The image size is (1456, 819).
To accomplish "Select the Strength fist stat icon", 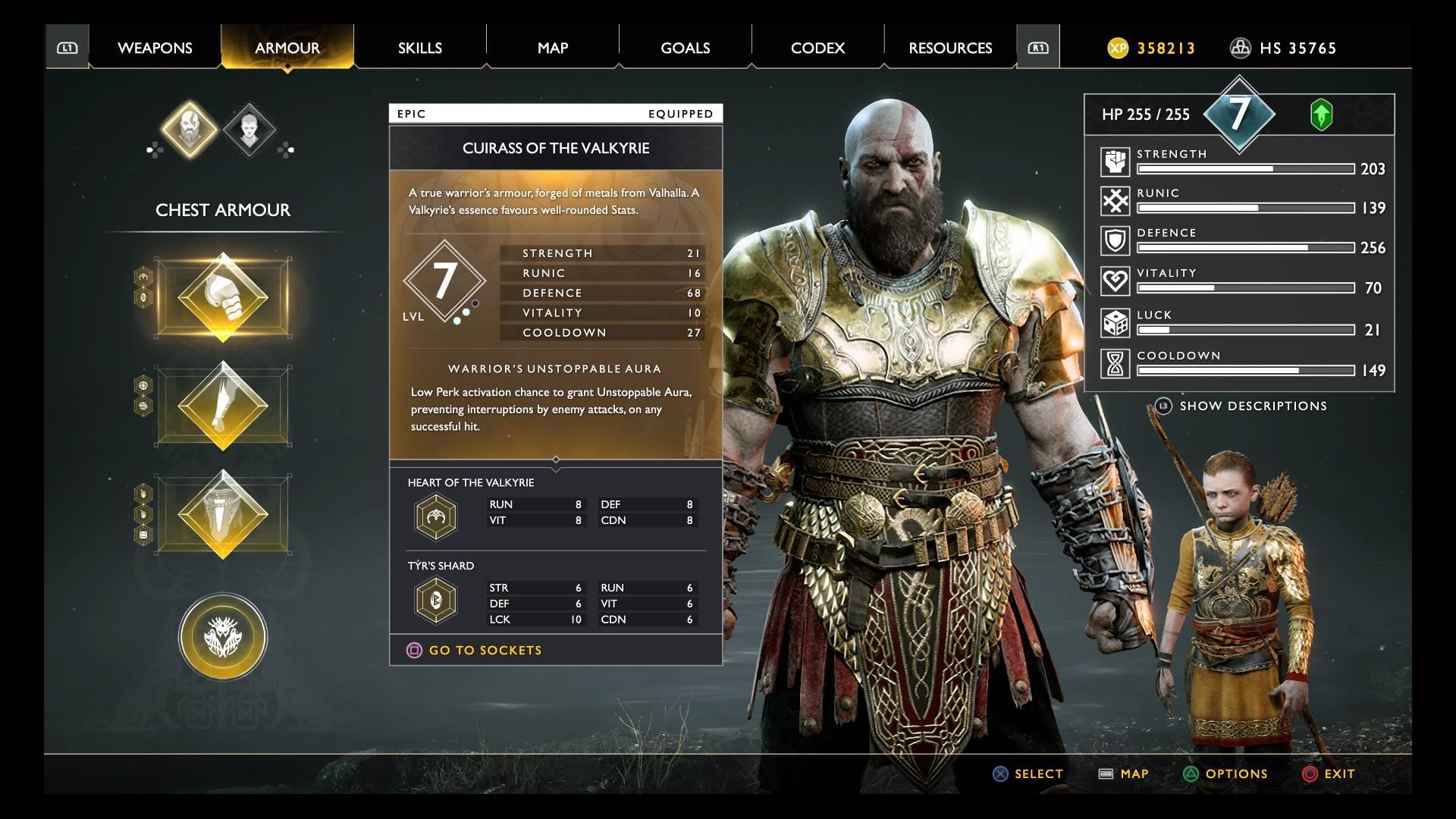I will [1113, 160].
